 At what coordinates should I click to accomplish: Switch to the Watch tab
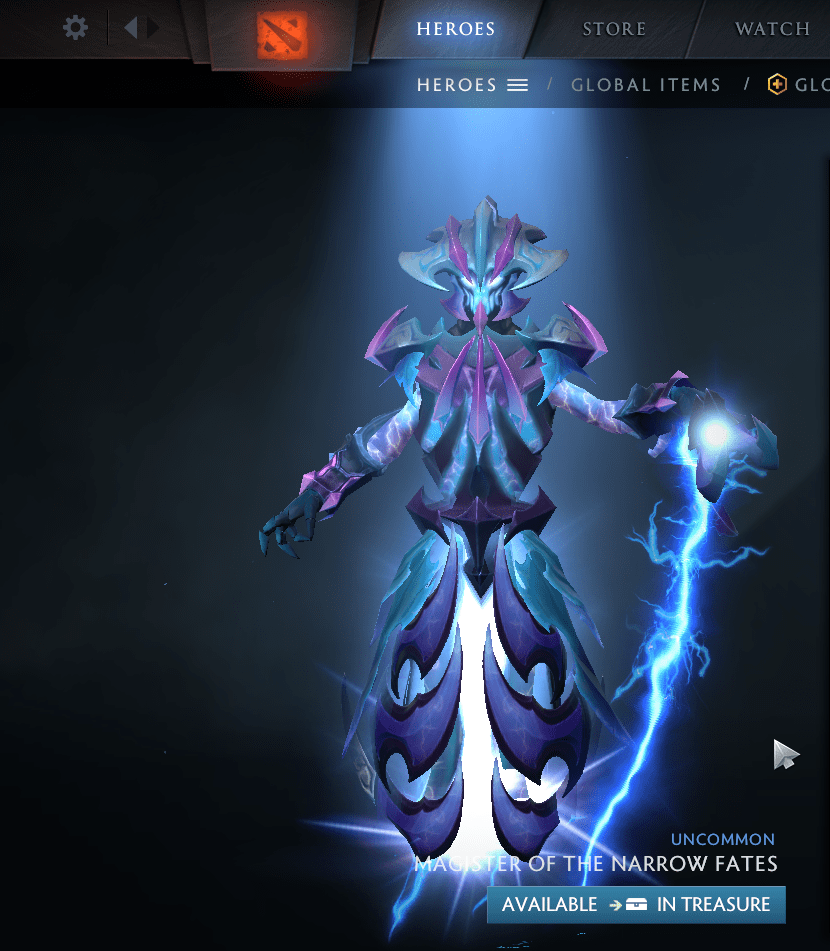click(772, 29)
